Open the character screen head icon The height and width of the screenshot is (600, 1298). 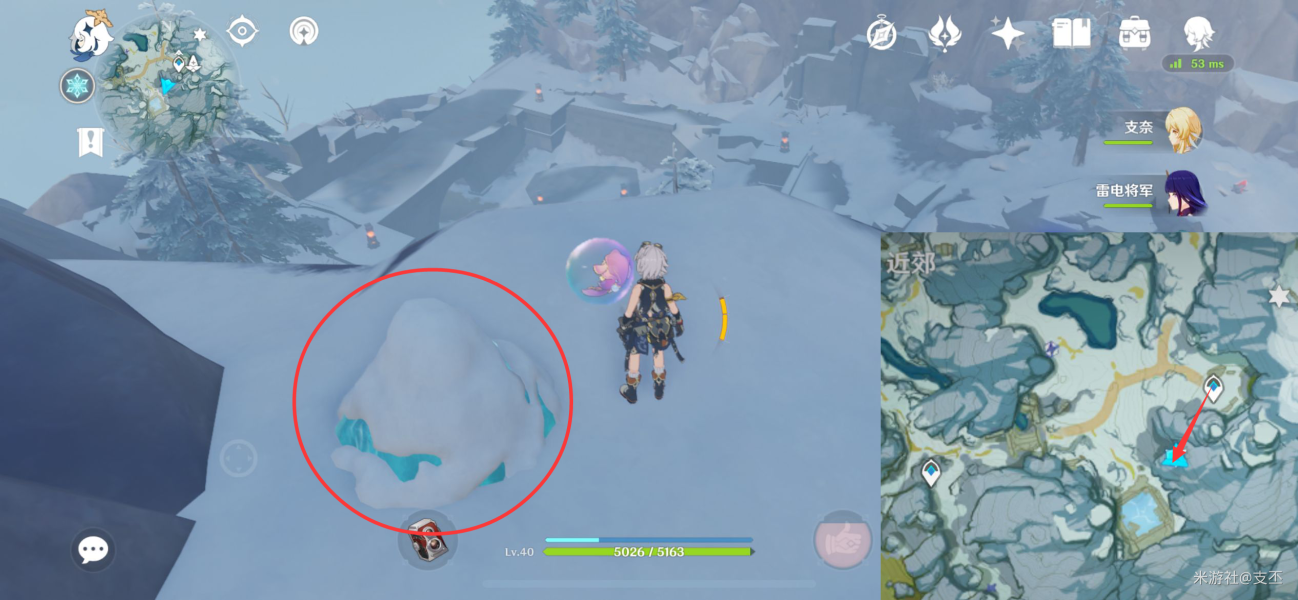pyautogui.click(x=1197, y=33)
